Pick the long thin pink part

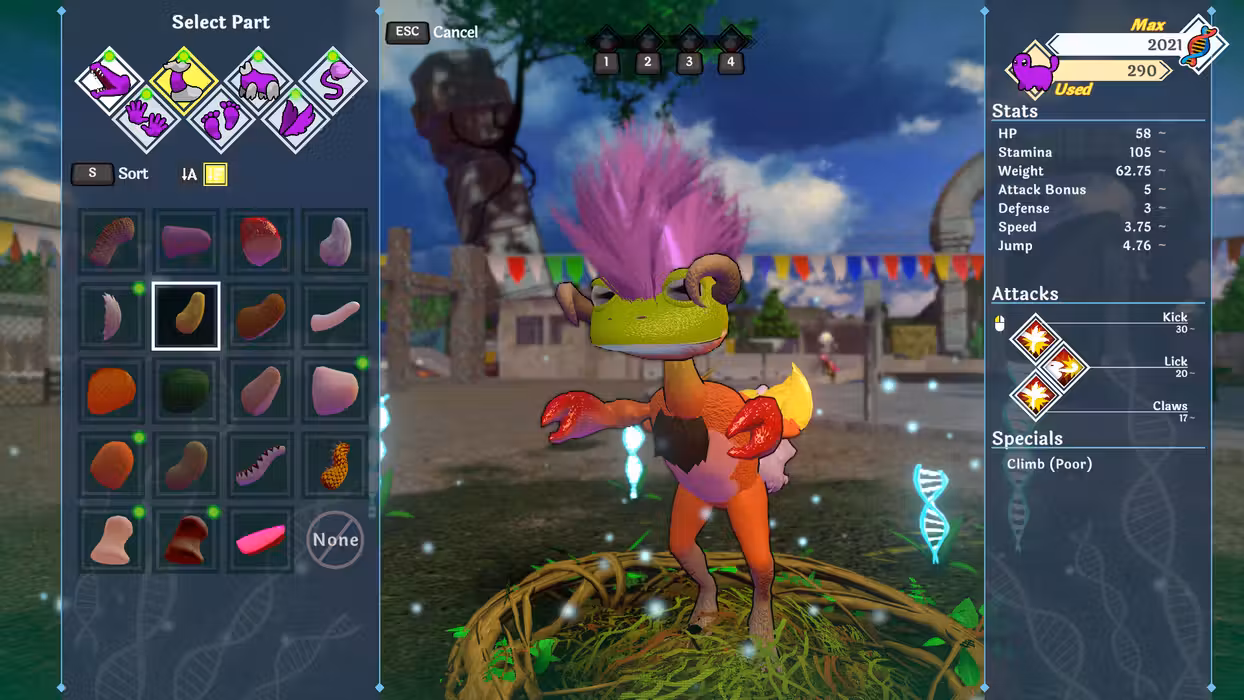pos(335,316)
